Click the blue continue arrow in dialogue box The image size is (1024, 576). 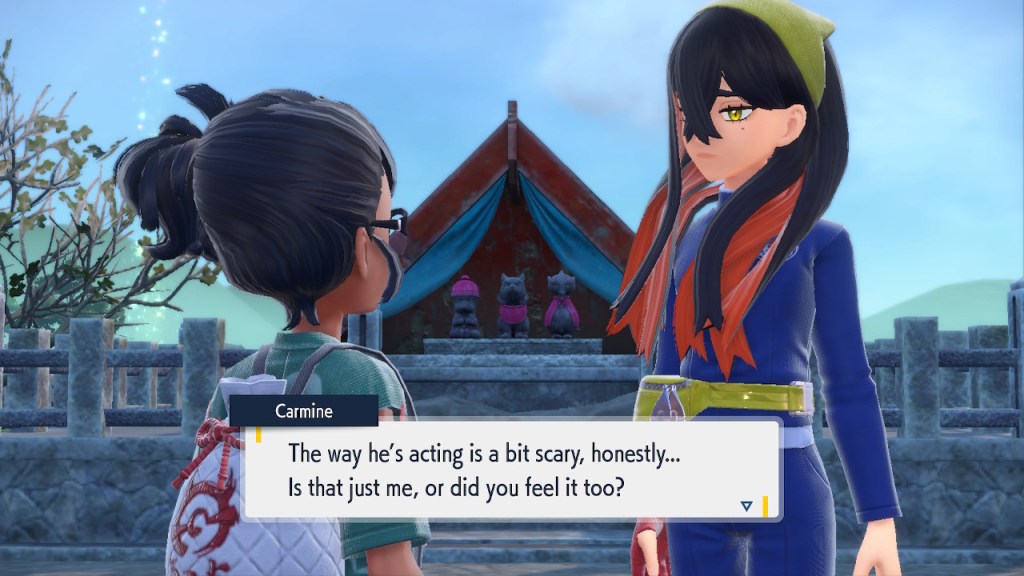click(x=746, y=506)
